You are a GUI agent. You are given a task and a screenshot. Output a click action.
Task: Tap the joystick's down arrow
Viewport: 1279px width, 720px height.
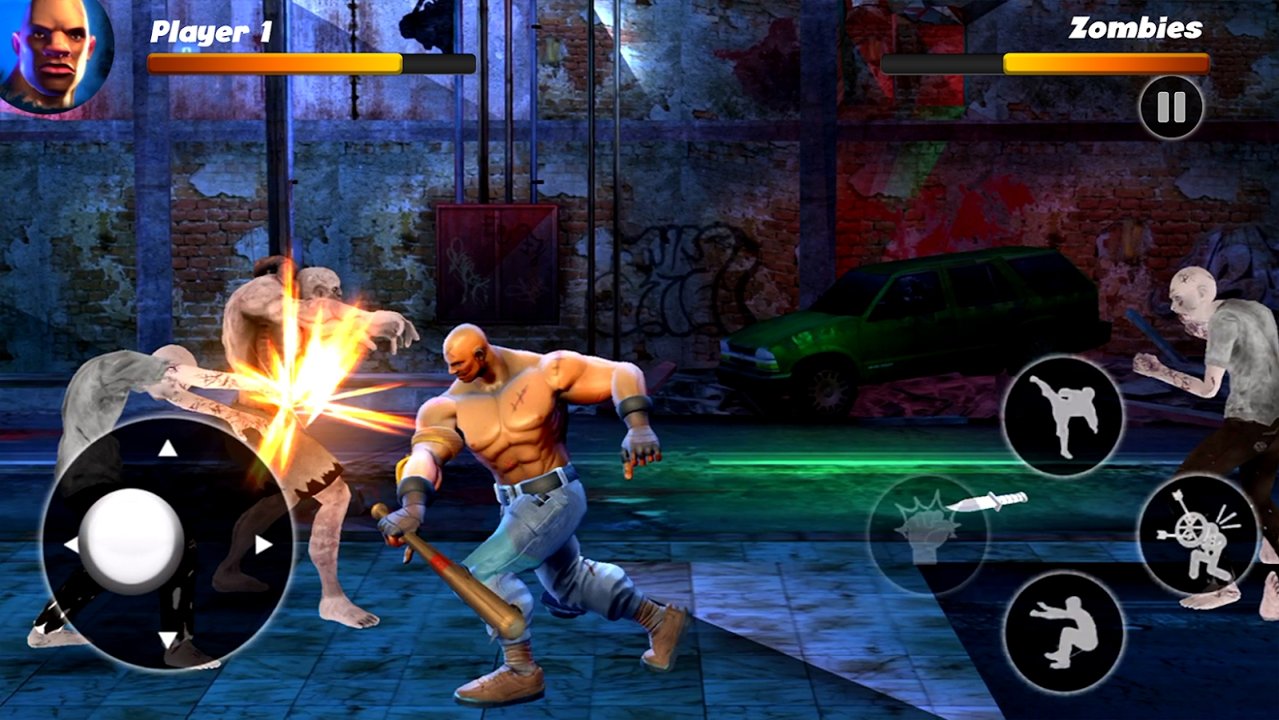[x=167, y=640]
